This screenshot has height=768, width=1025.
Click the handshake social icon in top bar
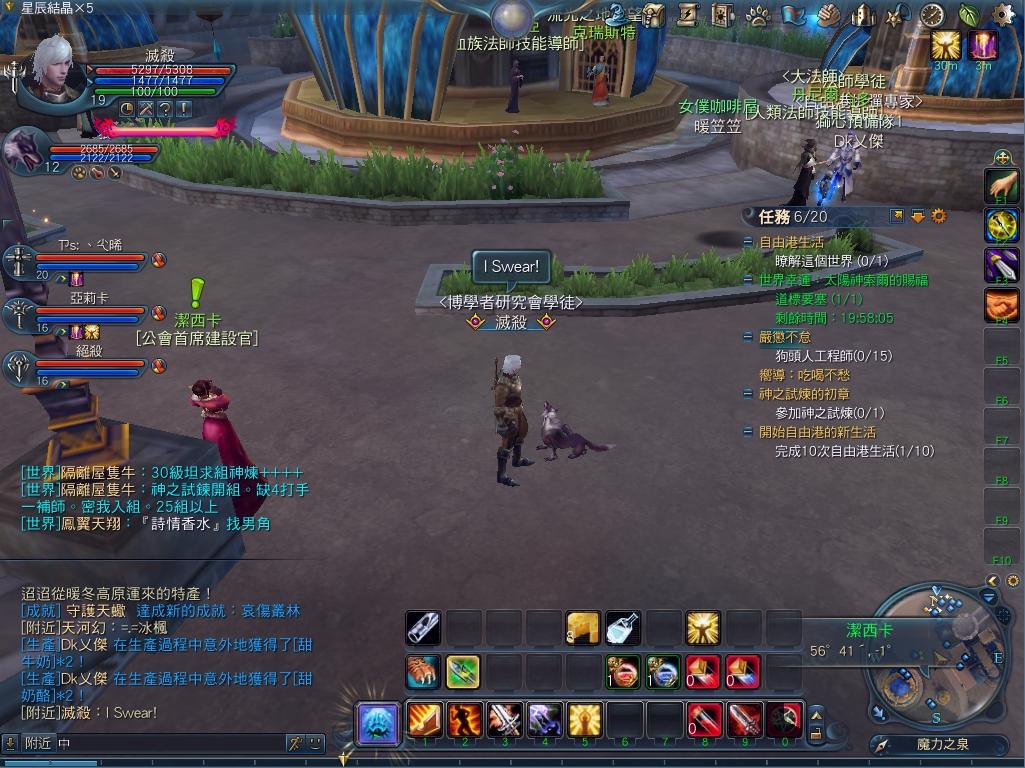pos(828,15)
